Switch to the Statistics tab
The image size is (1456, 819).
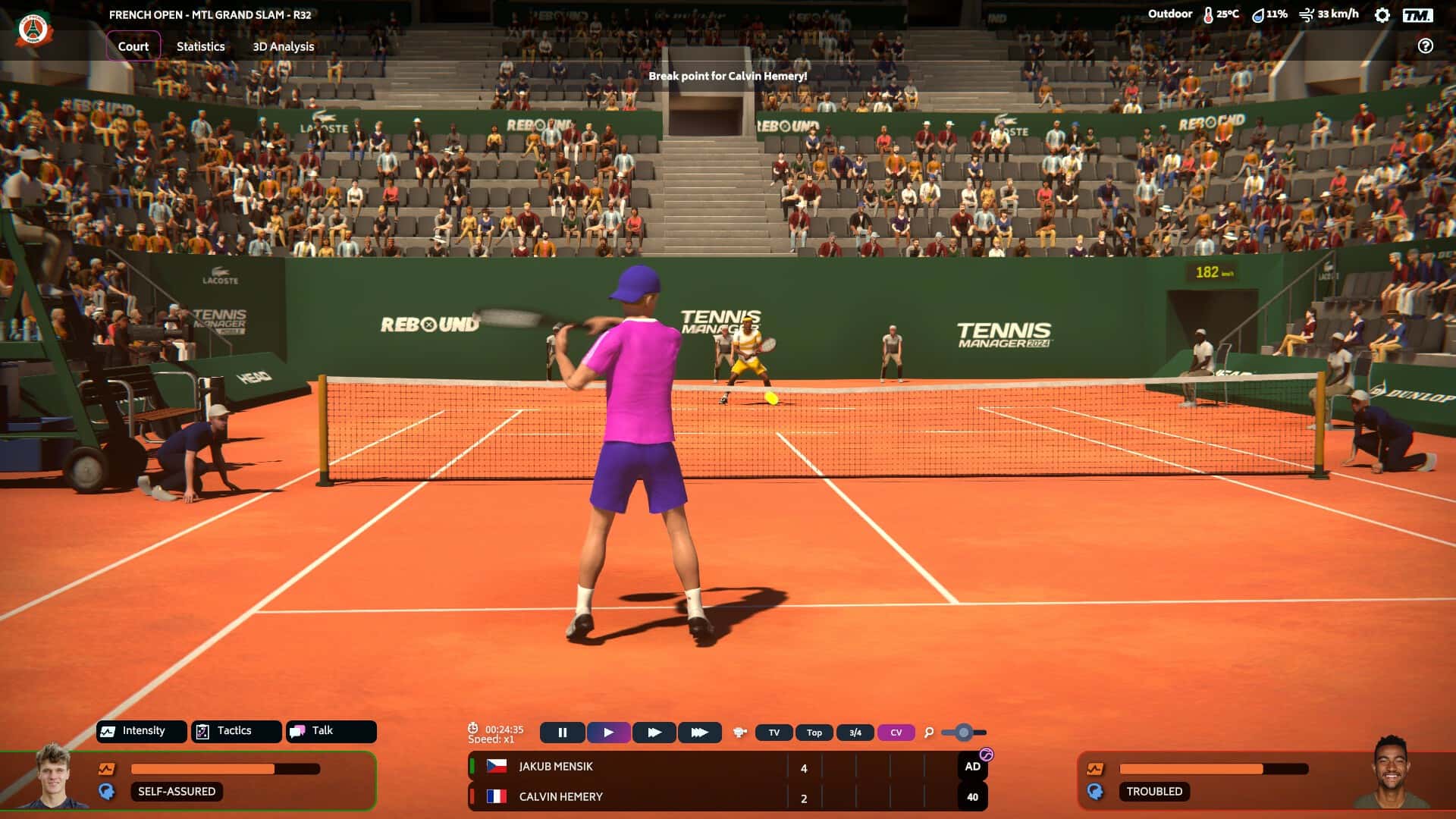point(199,46)
